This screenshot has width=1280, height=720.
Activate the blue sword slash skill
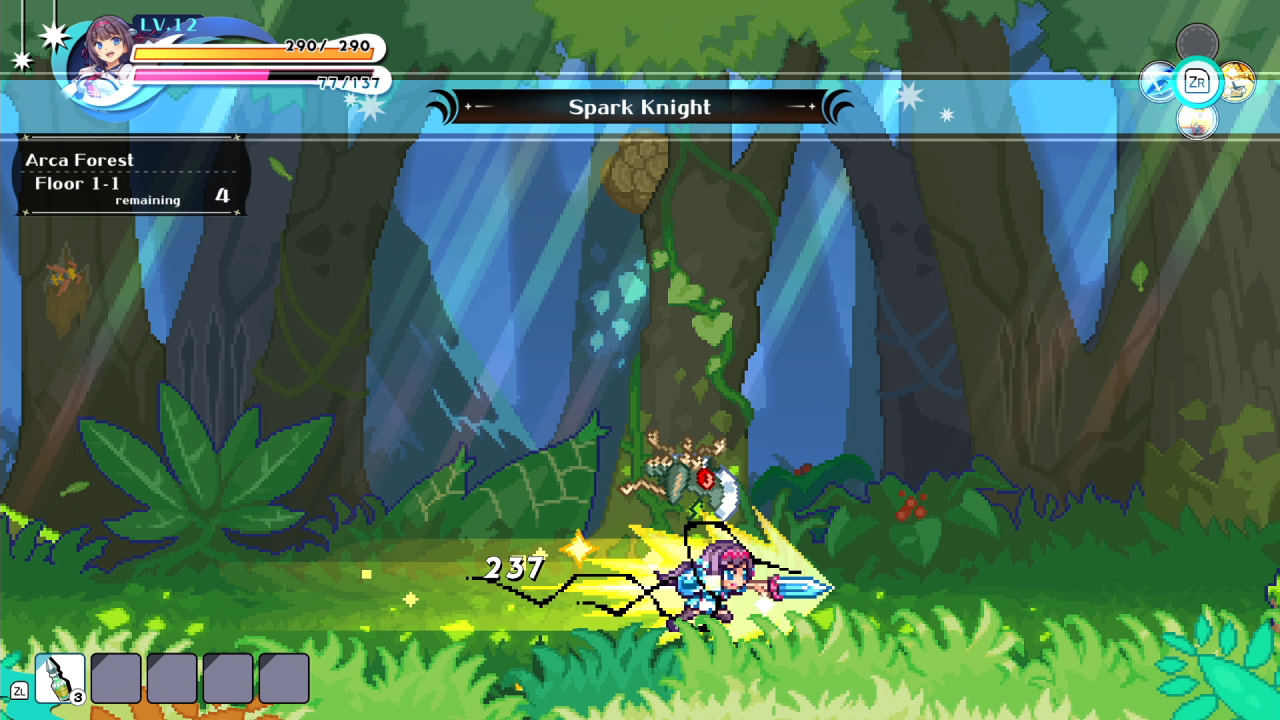1158,82
